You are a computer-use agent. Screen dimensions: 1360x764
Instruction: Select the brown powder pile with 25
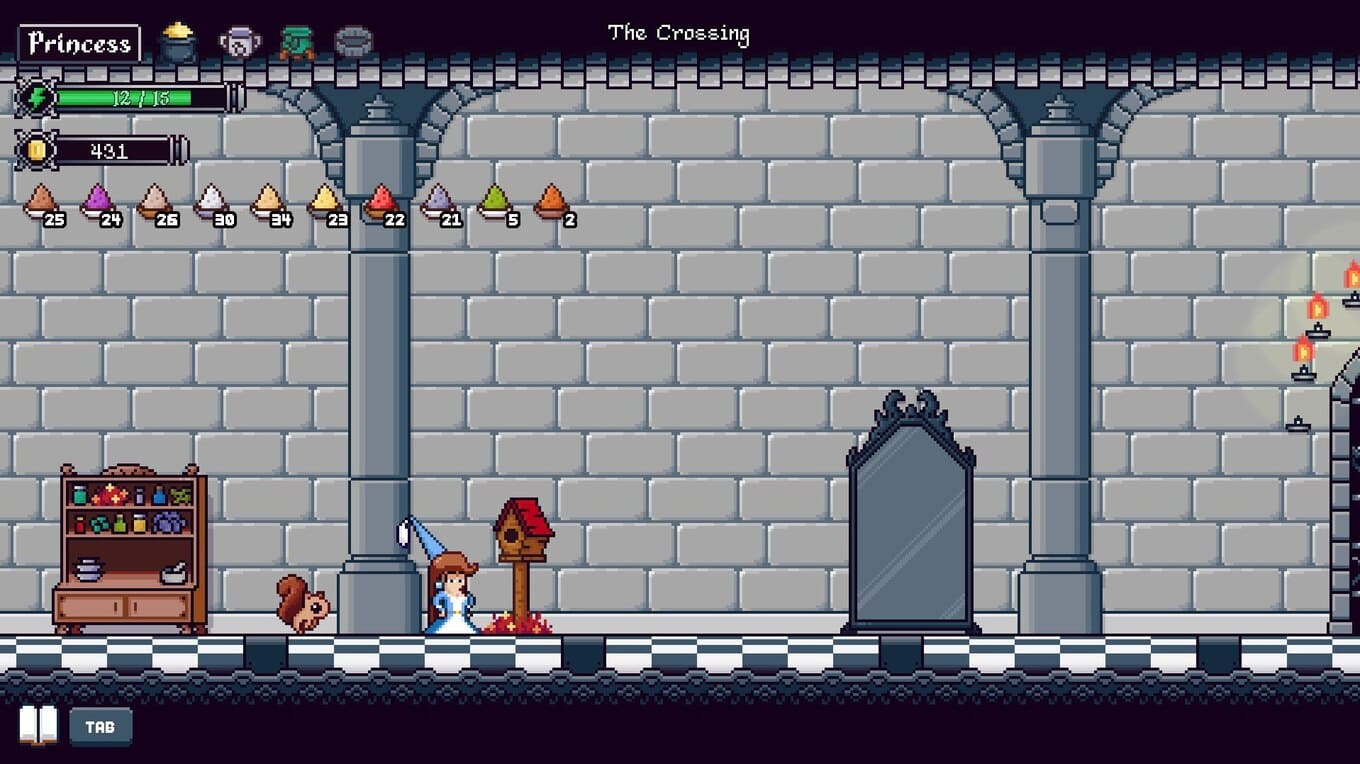pyautogui.click(x=41, y=202)
